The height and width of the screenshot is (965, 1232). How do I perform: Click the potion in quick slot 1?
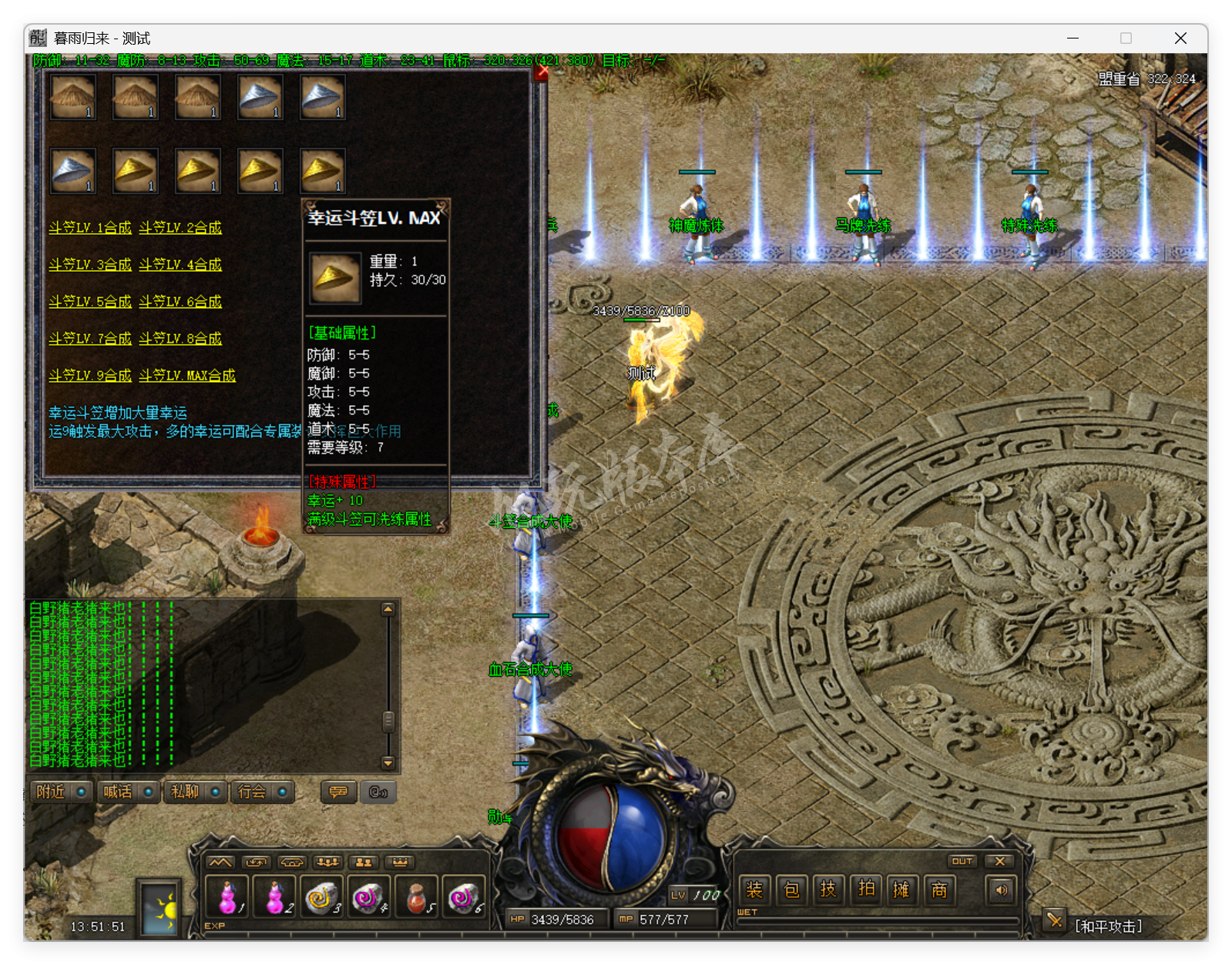tap(227, 896)
